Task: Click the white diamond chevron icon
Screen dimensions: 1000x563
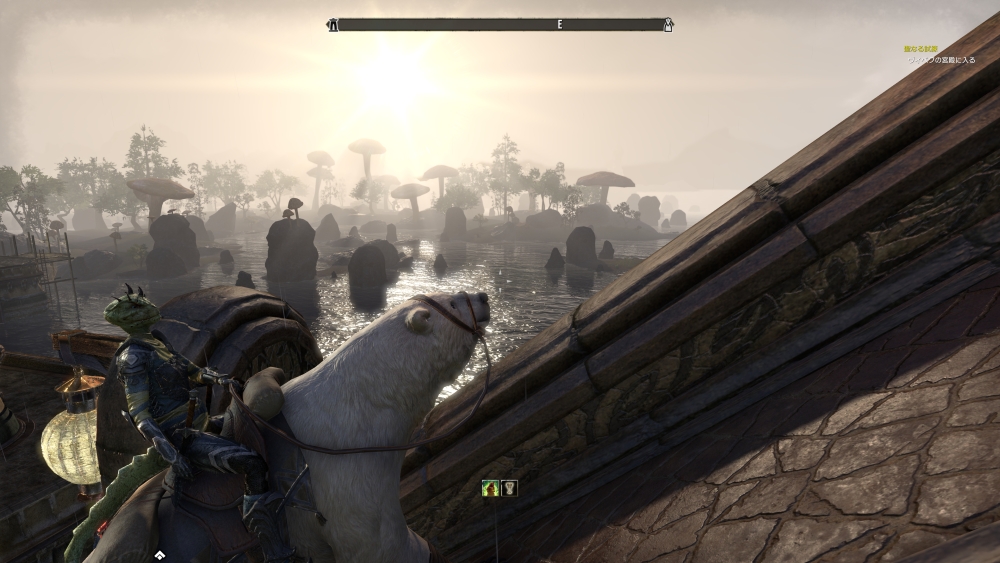Action: click(159, 553)
